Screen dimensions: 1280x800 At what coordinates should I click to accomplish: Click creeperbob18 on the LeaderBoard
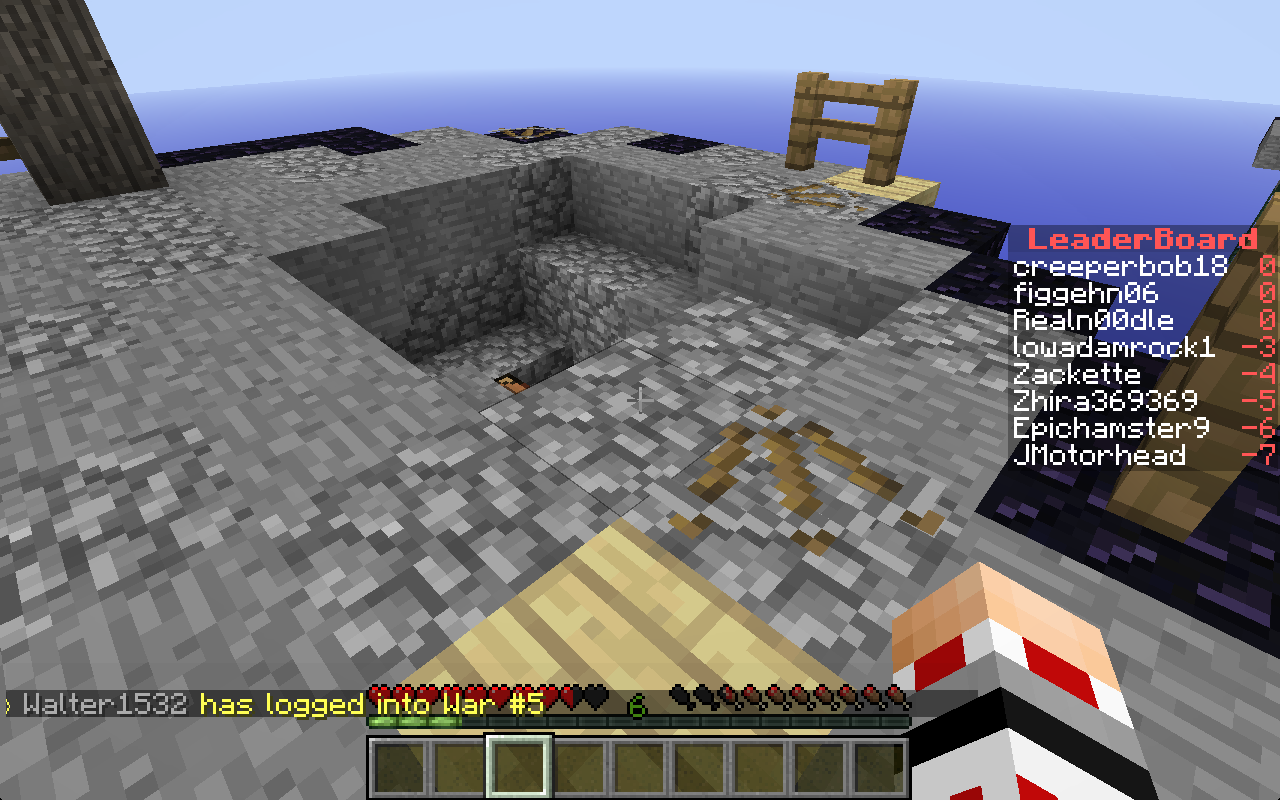tap(1119, 267)
